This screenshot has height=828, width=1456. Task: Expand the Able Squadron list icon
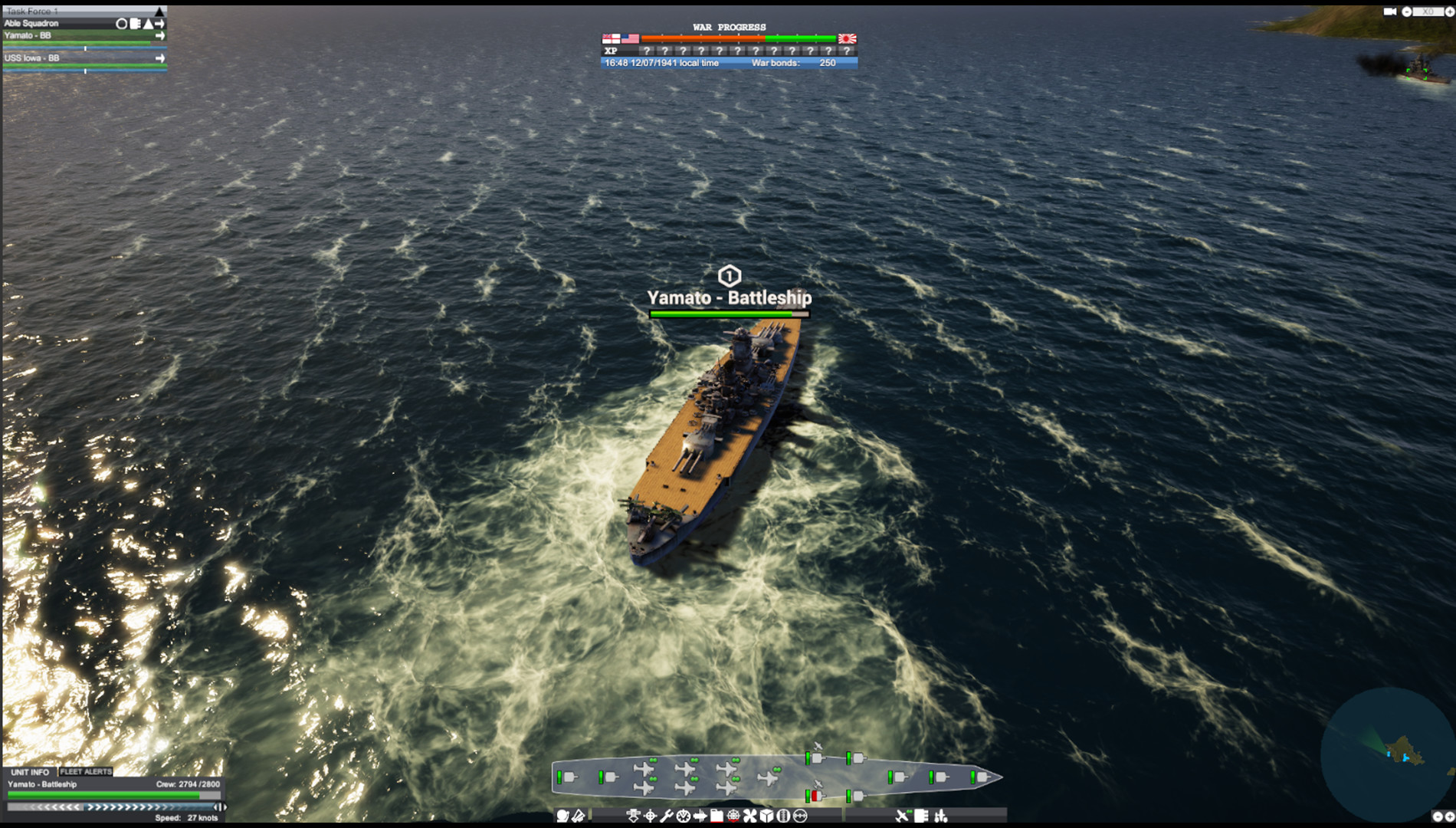click(135, 23)
